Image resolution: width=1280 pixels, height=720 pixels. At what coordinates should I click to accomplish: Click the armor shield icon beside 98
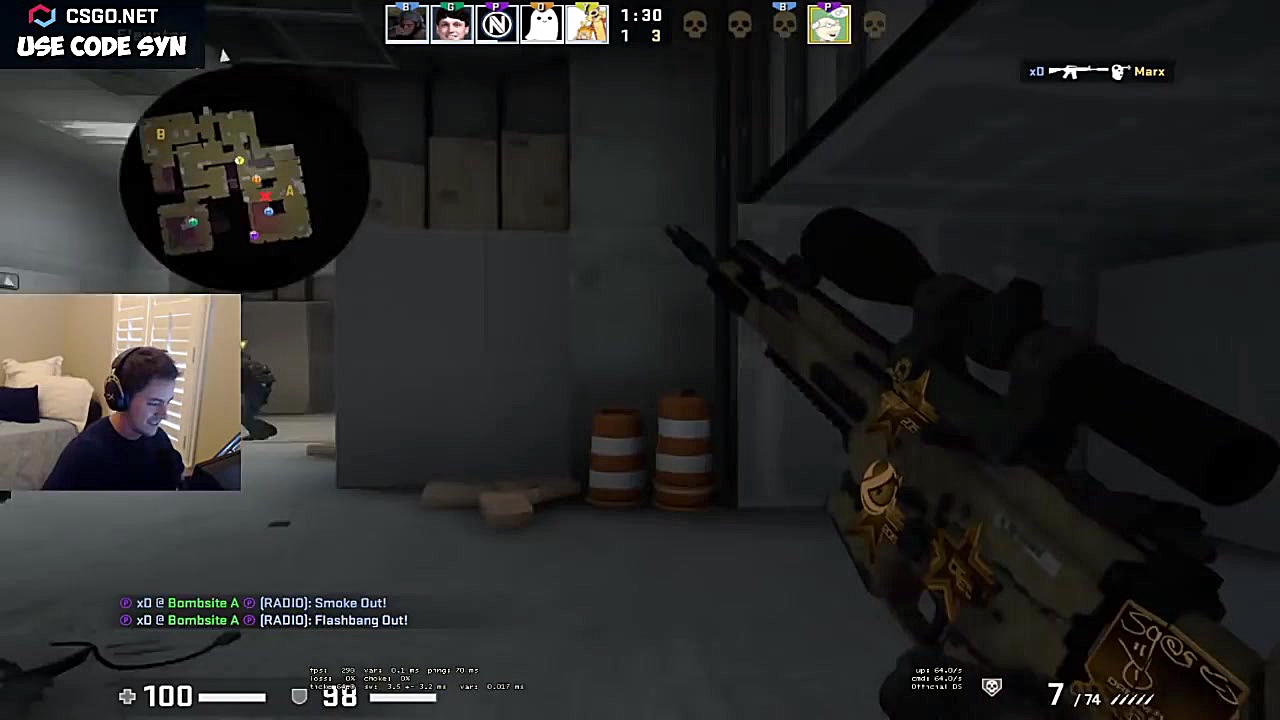[299, 697]
